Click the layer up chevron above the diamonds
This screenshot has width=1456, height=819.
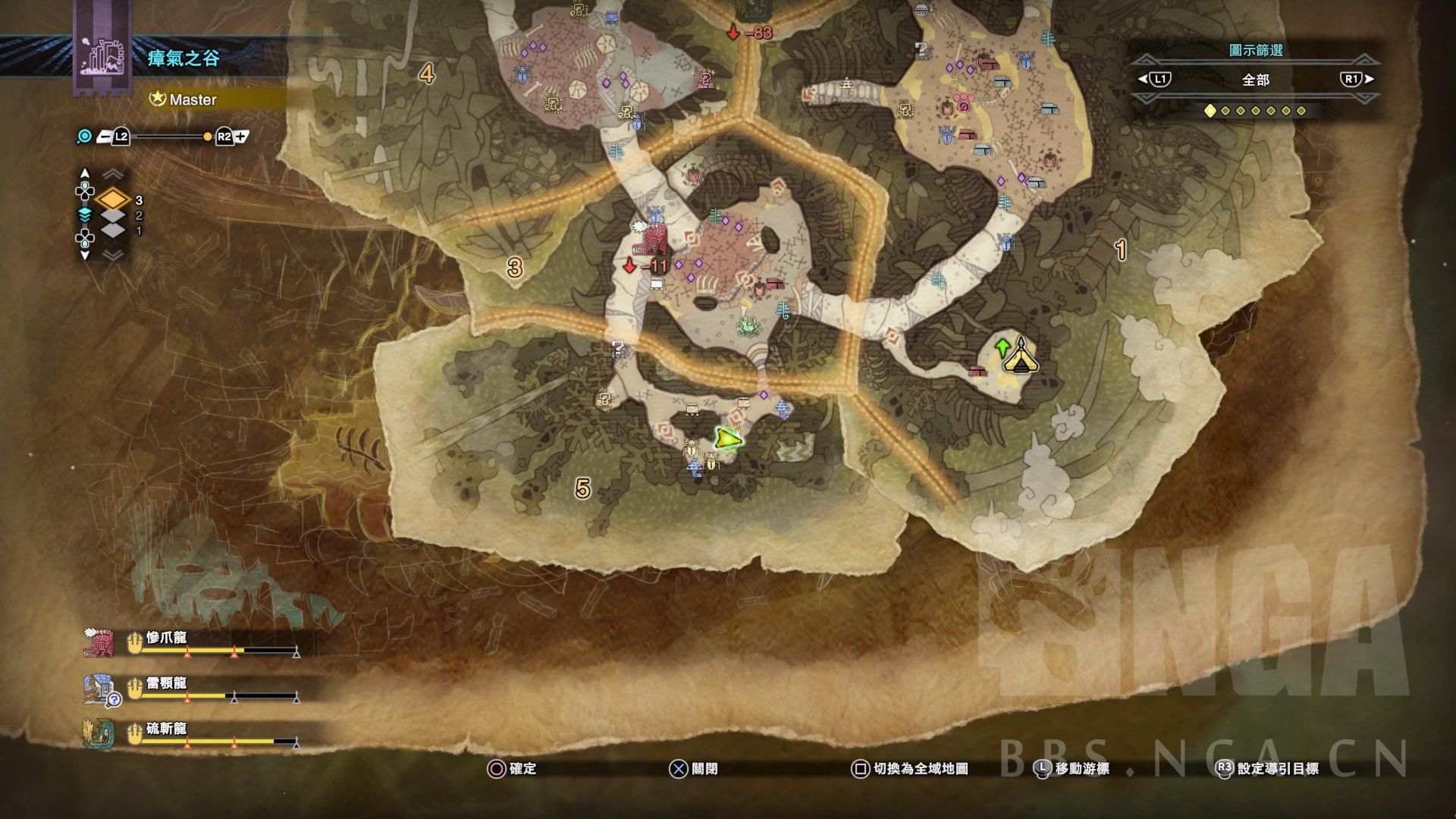tap(113, 175)
